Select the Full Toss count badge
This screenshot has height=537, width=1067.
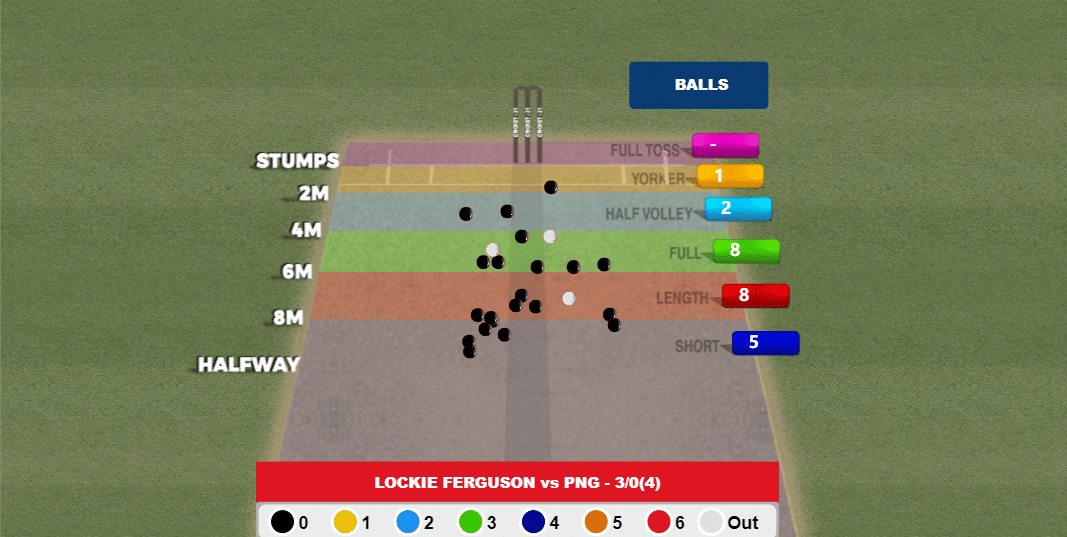[x=725, y=145]
